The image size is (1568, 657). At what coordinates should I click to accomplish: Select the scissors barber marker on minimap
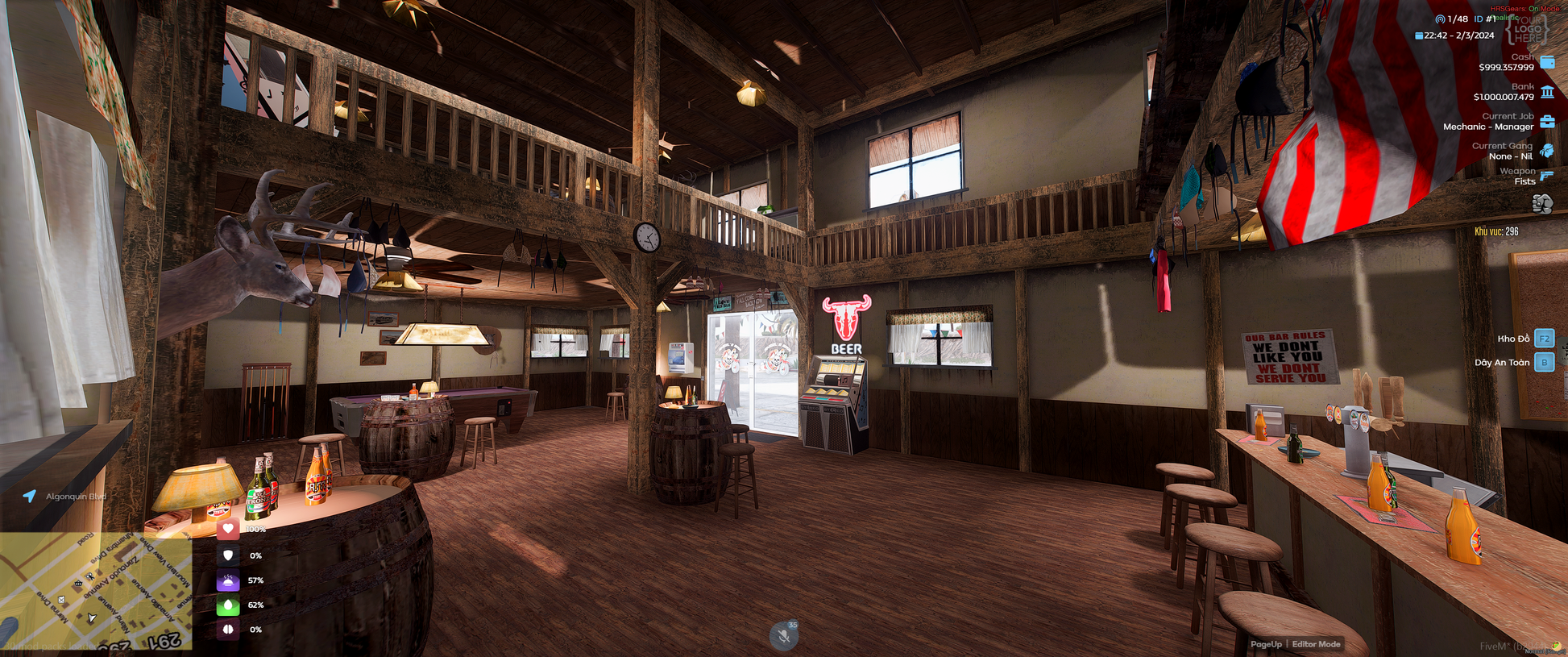tap(90, 577)
